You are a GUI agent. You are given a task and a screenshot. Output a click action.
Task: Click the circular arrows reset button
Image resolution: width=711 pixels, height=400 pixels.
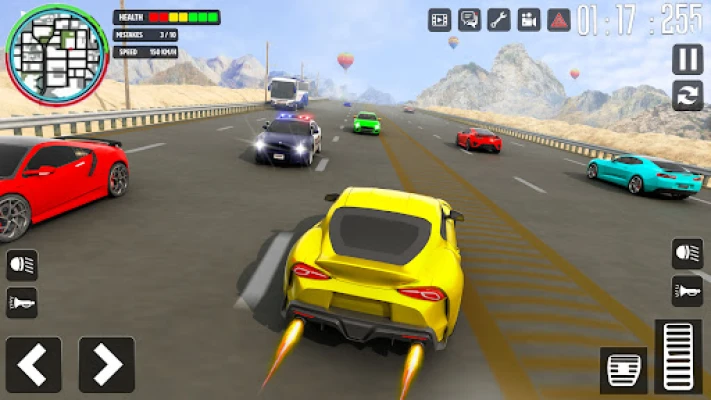tap(687, 96)
